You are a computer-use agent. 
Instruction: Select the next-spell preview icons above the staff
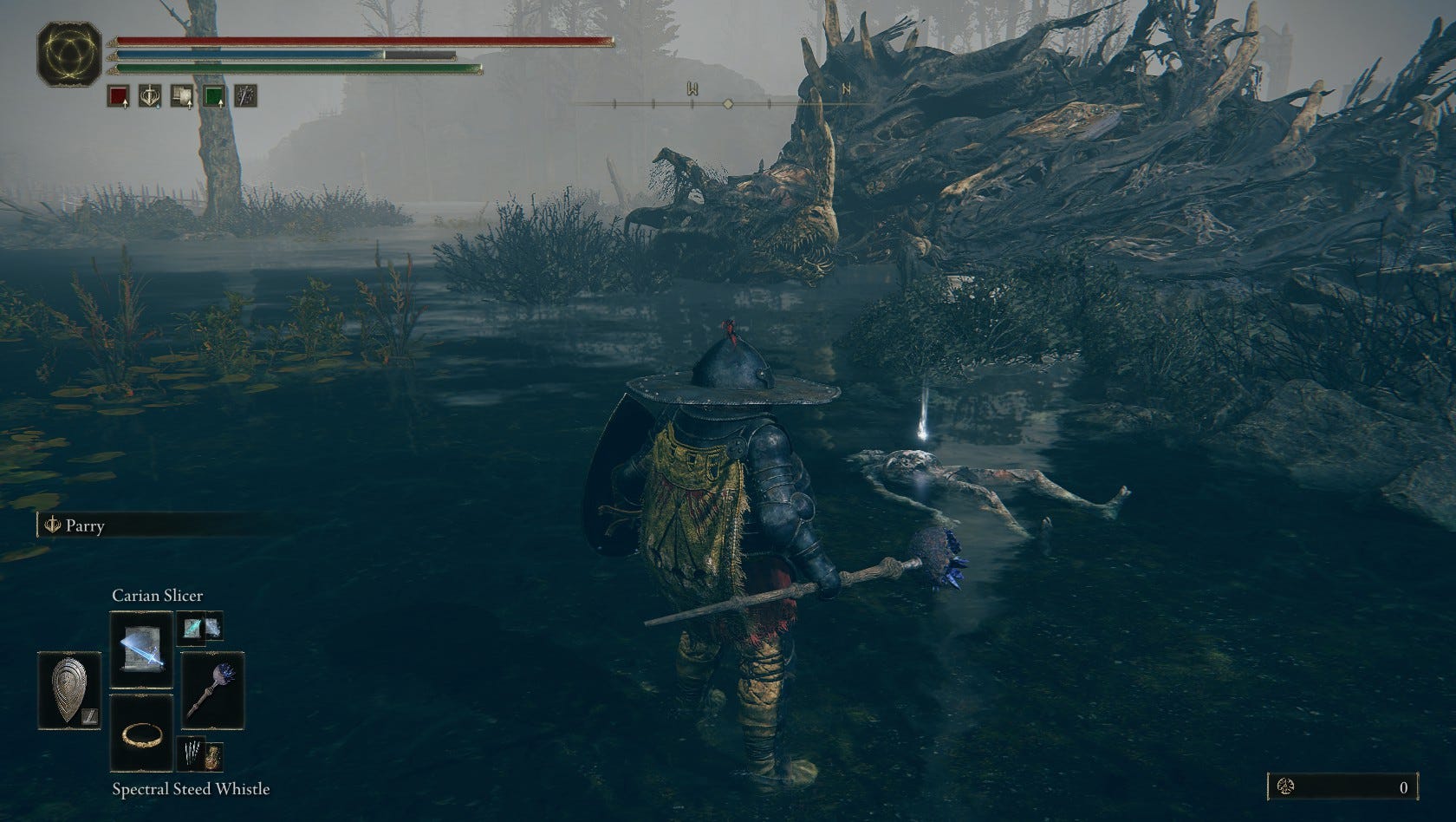(x=200, y=628)
